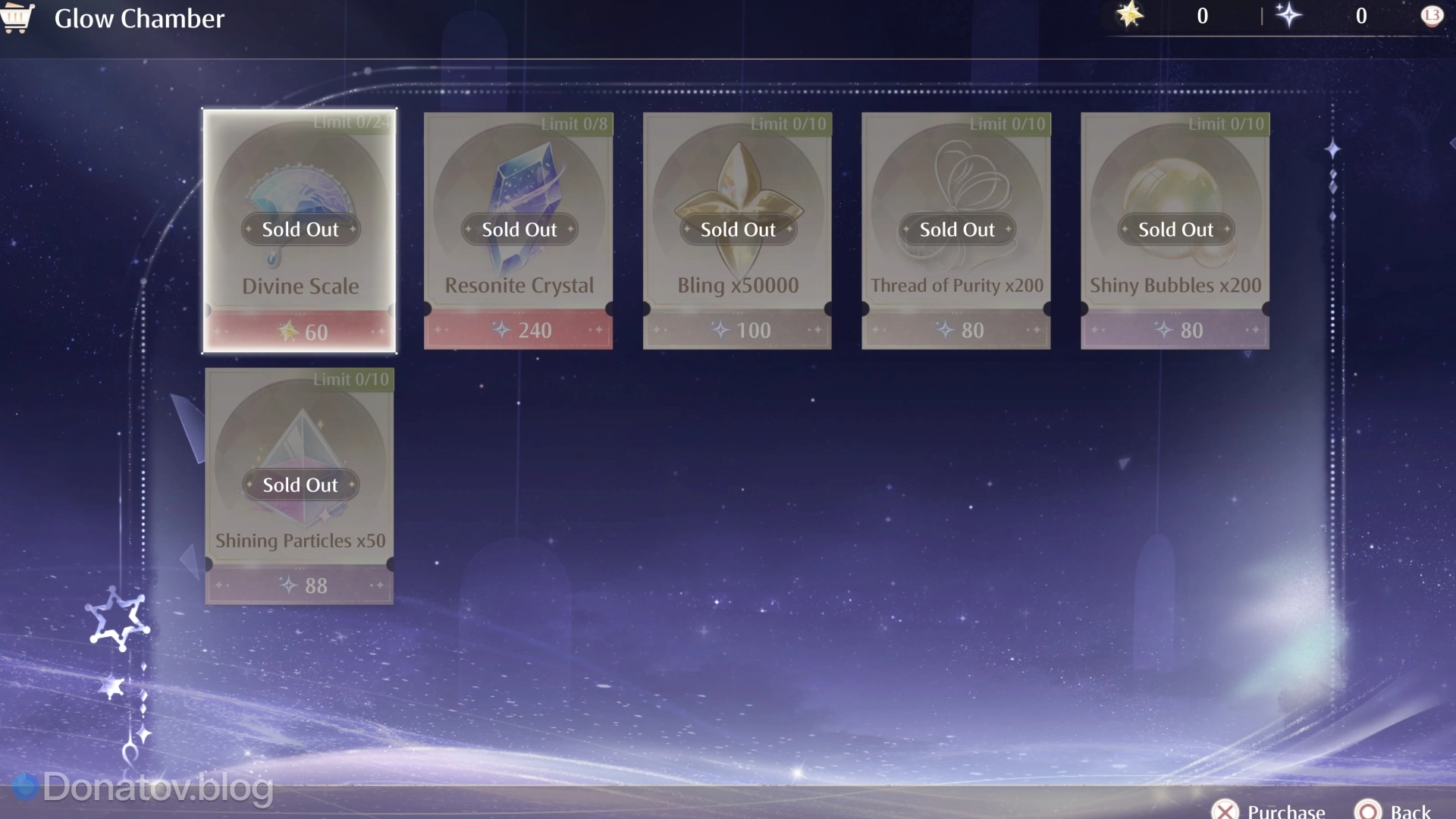Viewport: 1456px width, 819px height.
Task: Select the Bling x50000 item
Action: [x=737, y=231]
